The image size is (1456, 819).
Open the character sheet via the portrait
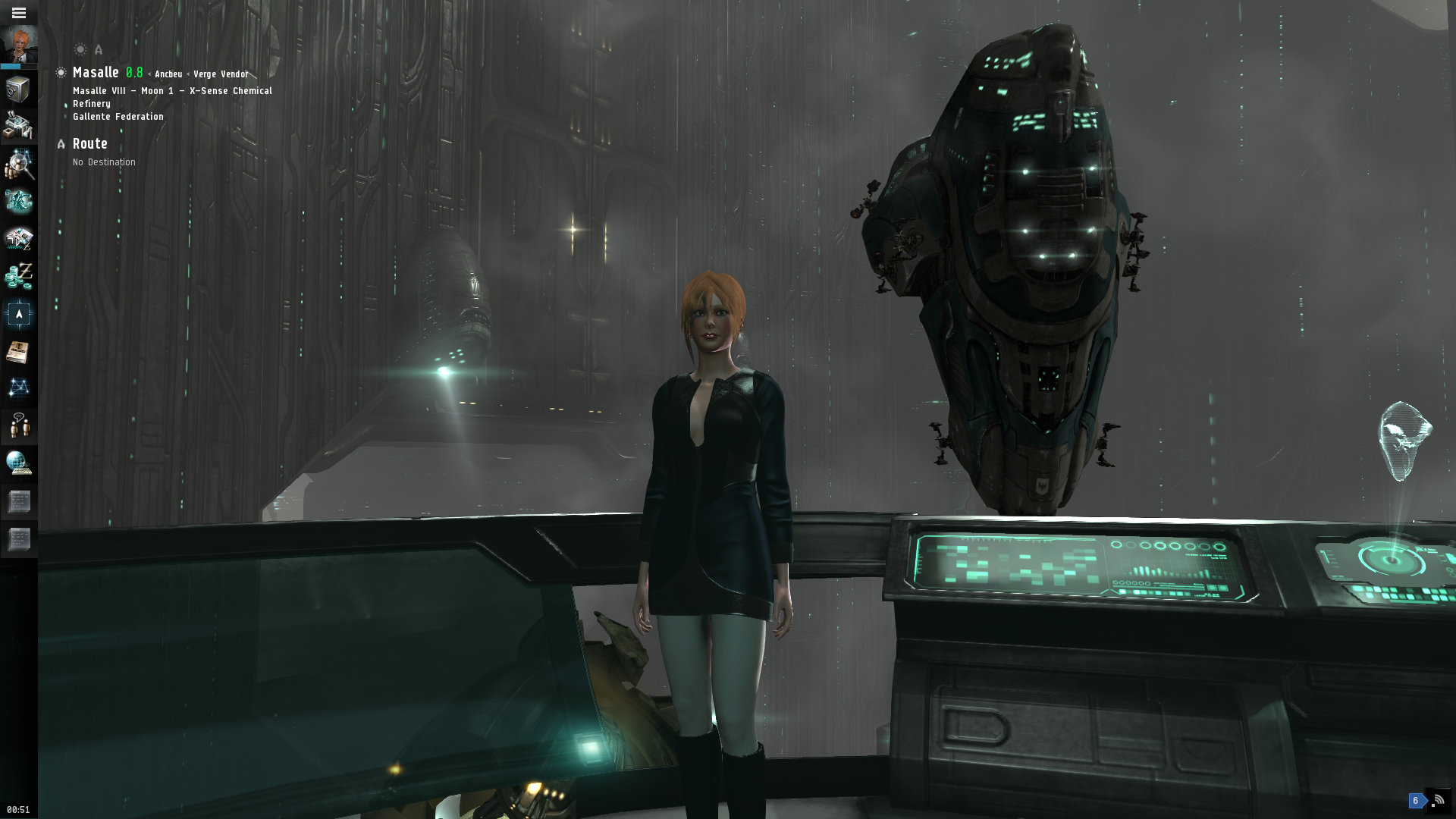click(19, 45)
